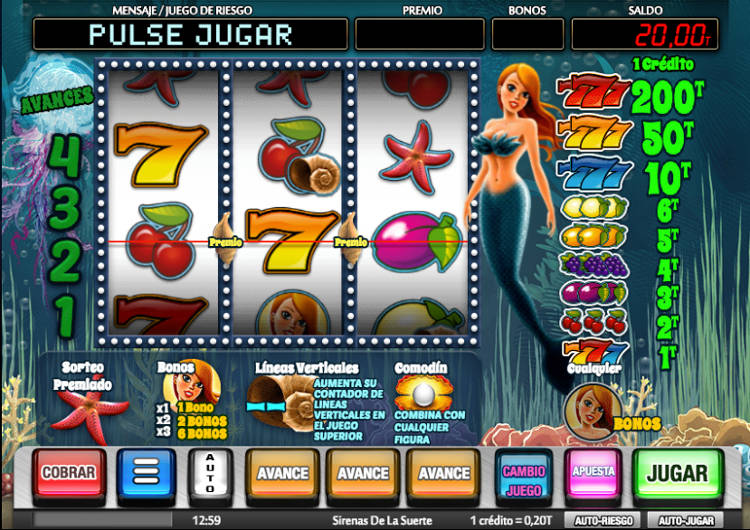Switch game with CAMBIO JUEGO

point(523,473)
